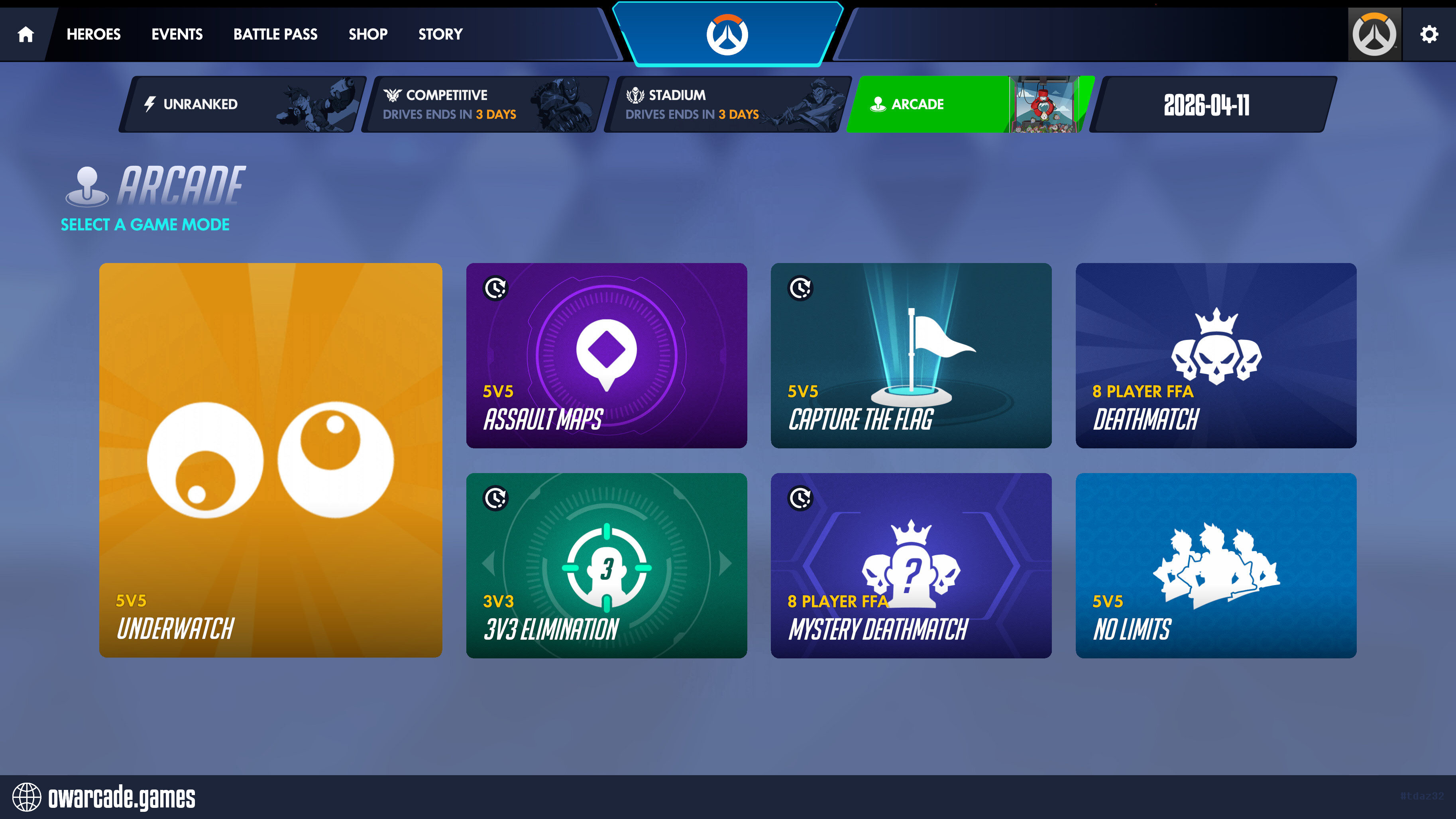Screen dimensions: 1456x819
Task: Select the Assault Maps mode card
Action: (x=607, y=355)
